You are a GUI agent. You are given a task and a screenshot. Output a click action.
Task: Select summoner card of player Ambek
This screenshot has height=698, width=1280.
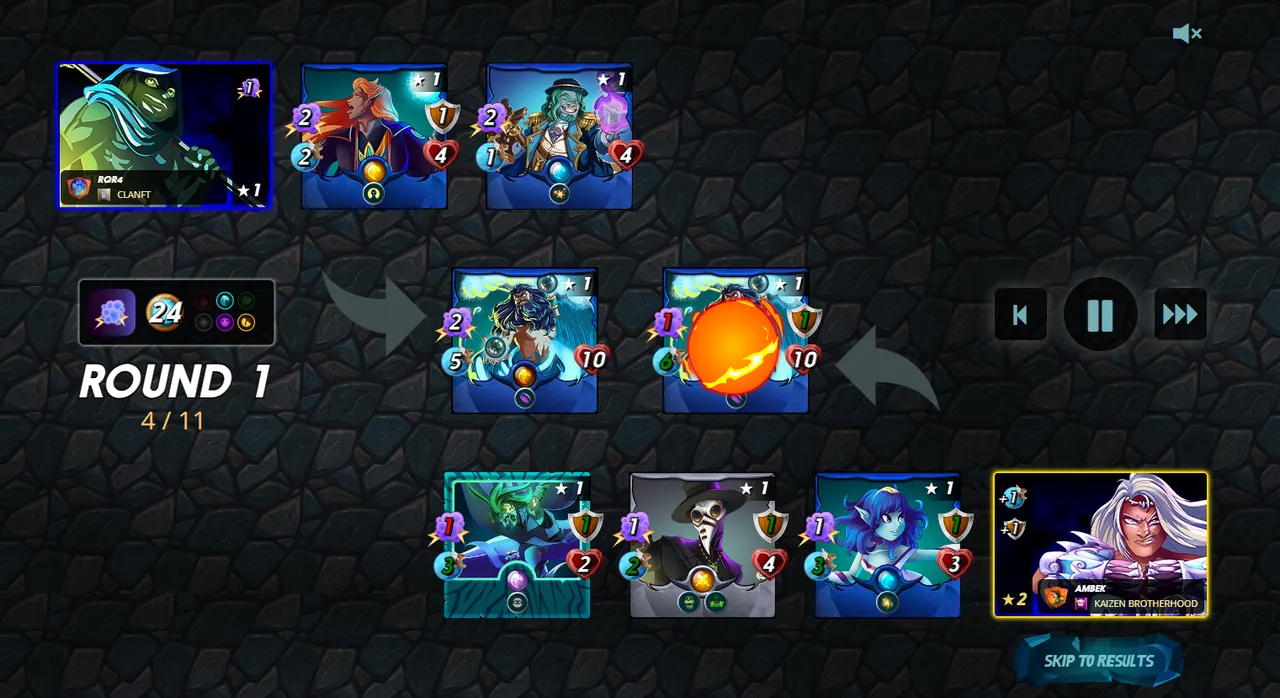(x=1100, y=544)
